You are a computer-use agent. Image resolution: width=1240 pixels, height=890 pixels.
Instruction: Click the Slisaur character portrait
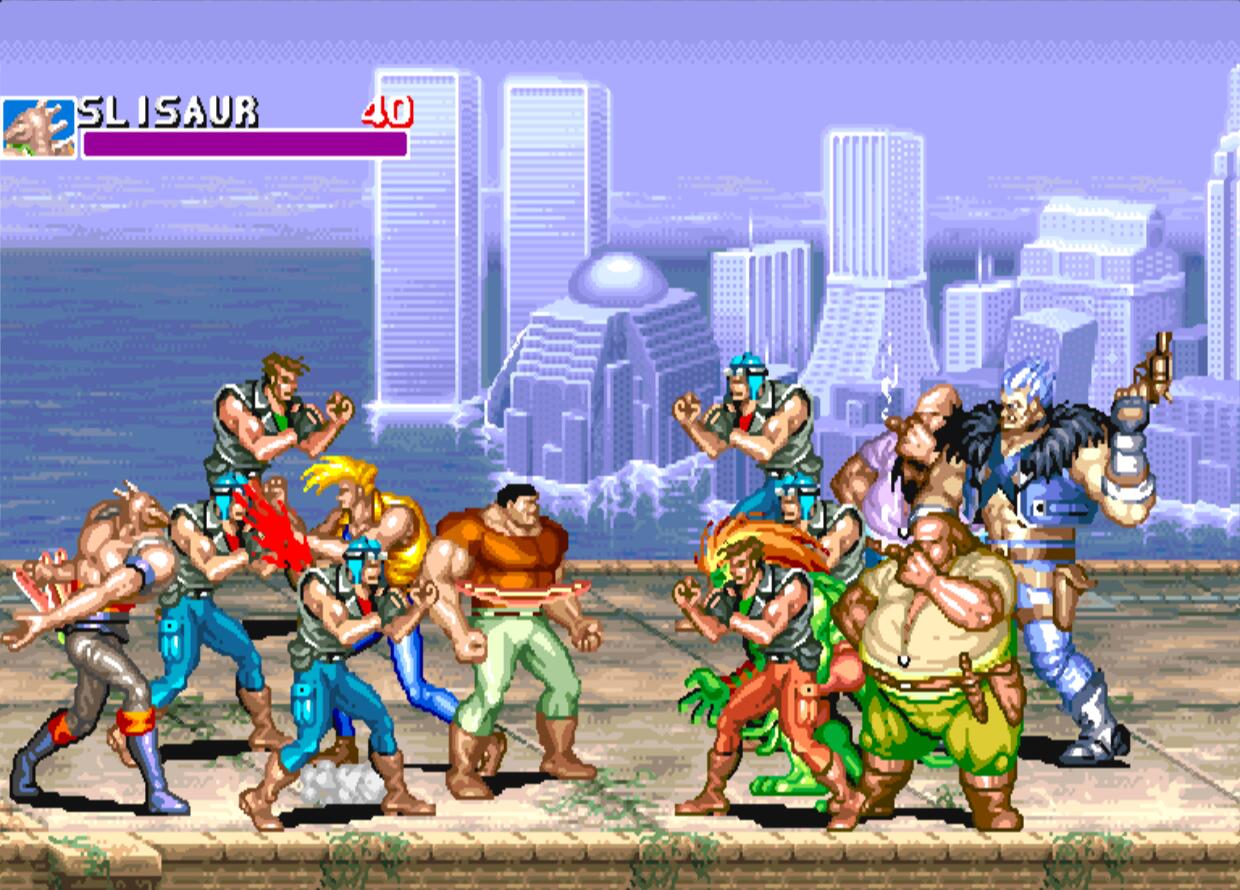pos(38,128)
